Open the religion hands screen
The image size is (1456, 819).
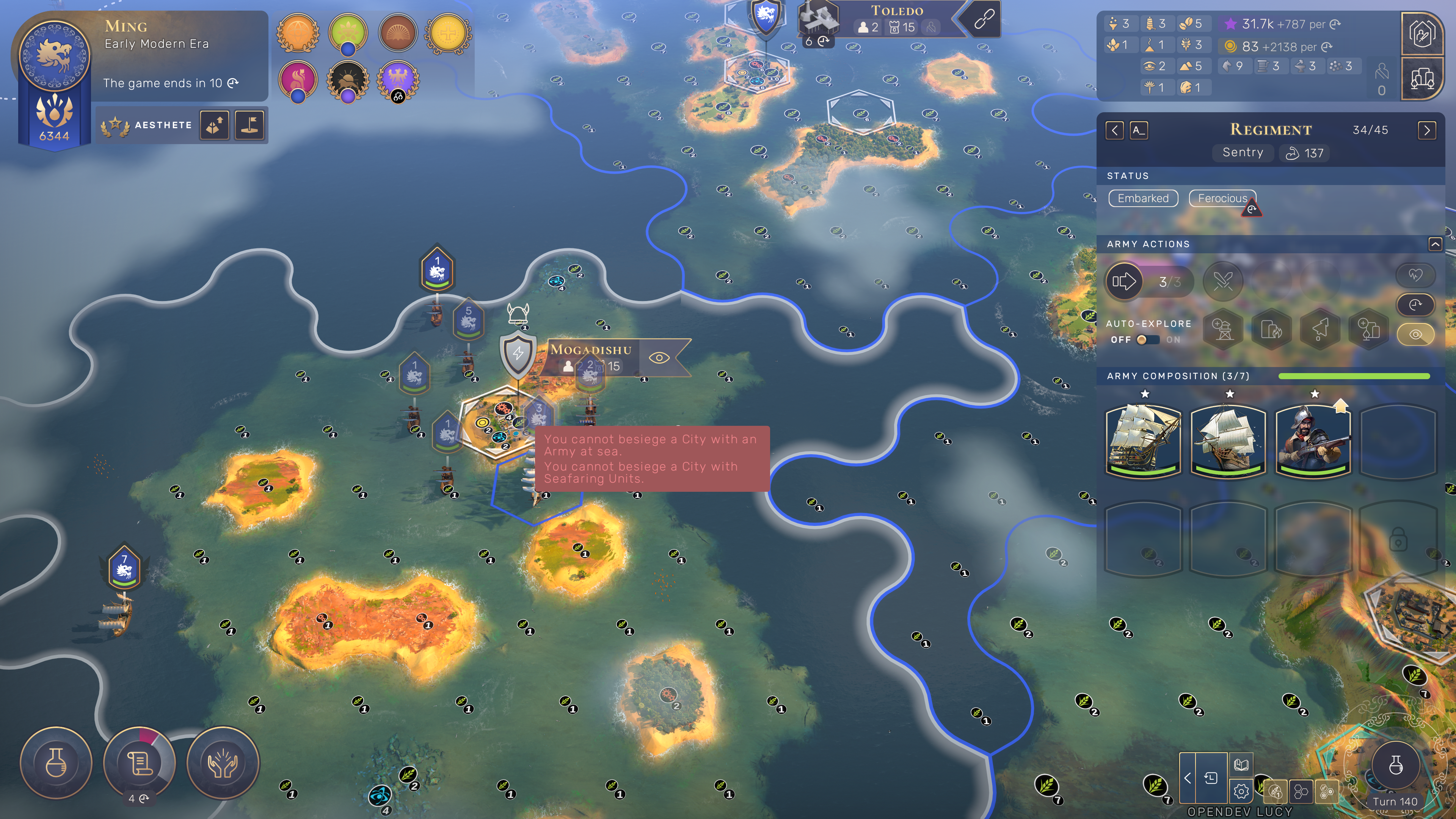pyautogui.click(x=223, y=763)
